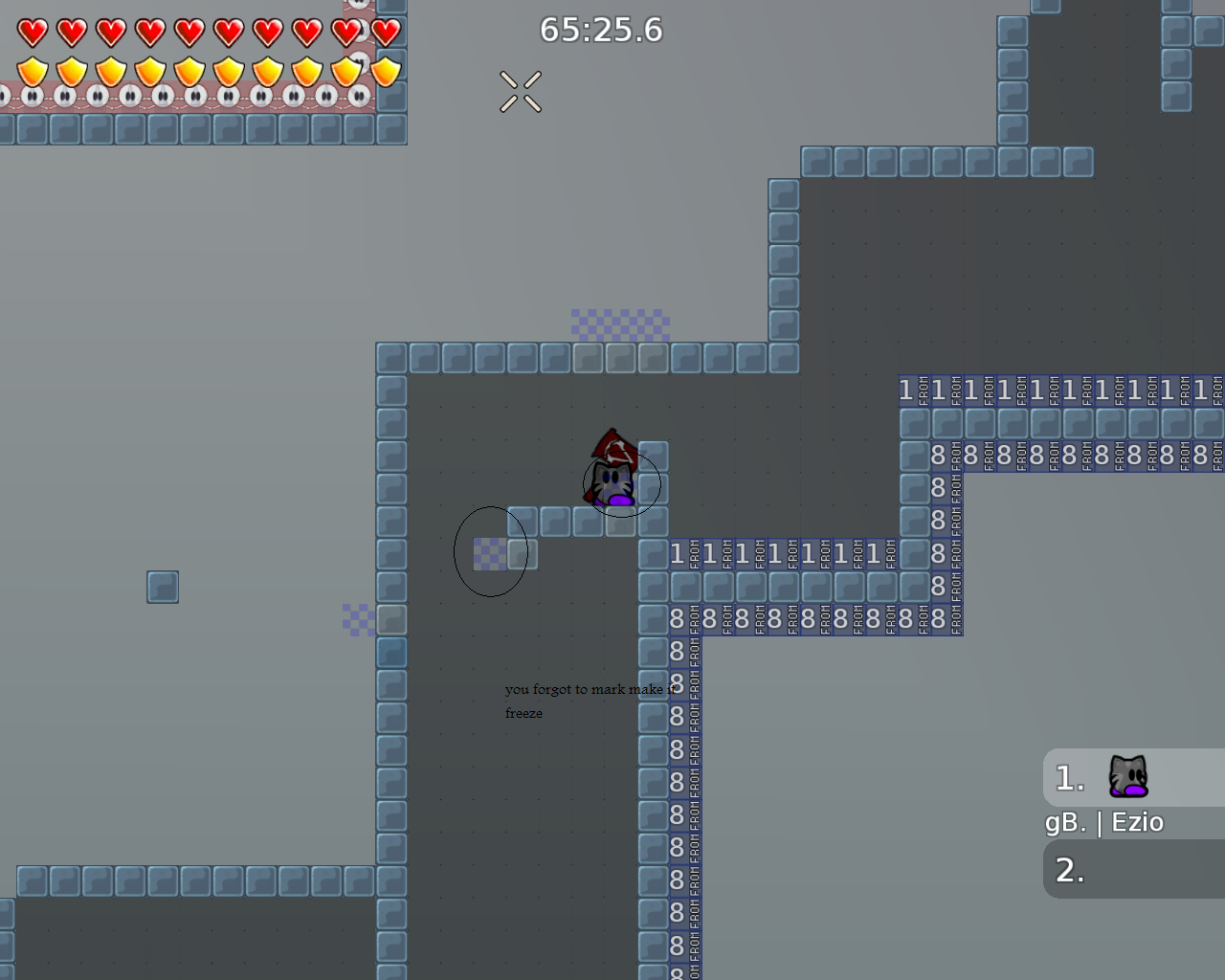The image size is (1225, 980).
Task: Click the faded checkered tile above the platform
Action: [620, 323]
